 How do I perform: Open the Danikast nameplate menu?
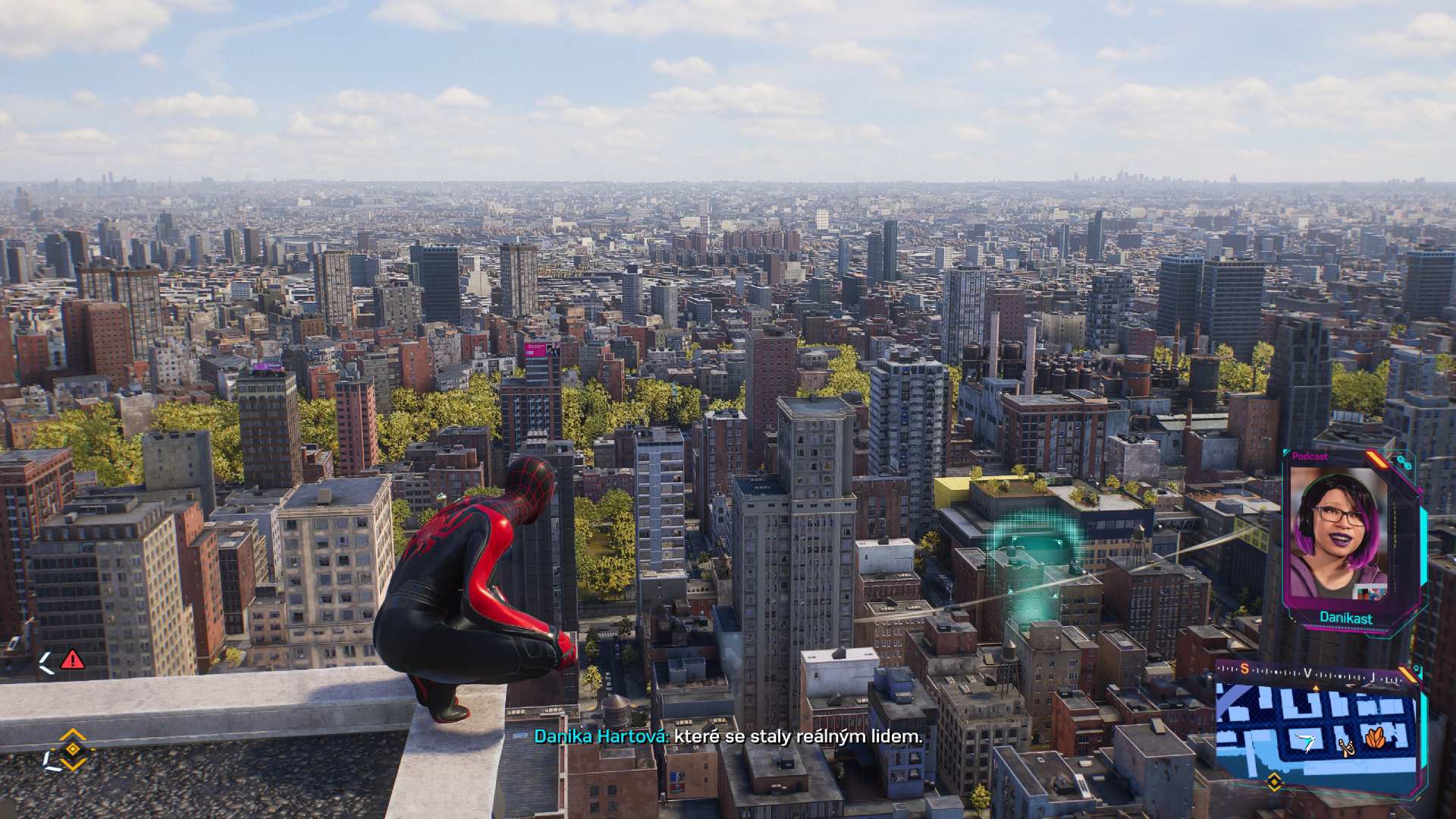(x=1345, y=617)
